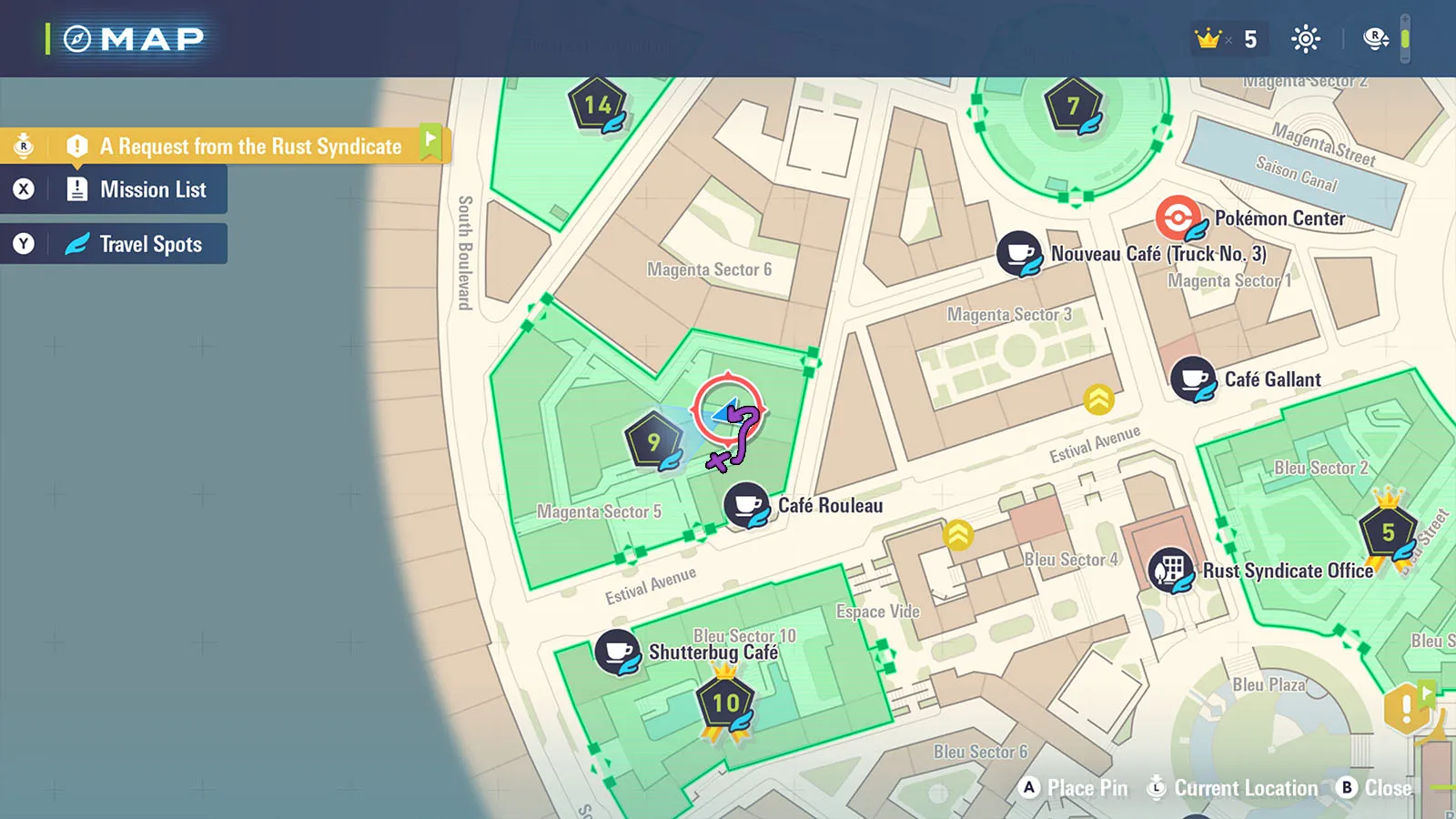Select the crowned Wild Zone 5 badge
This screenshot has width=1456, height=819.
click(1388, 532)
